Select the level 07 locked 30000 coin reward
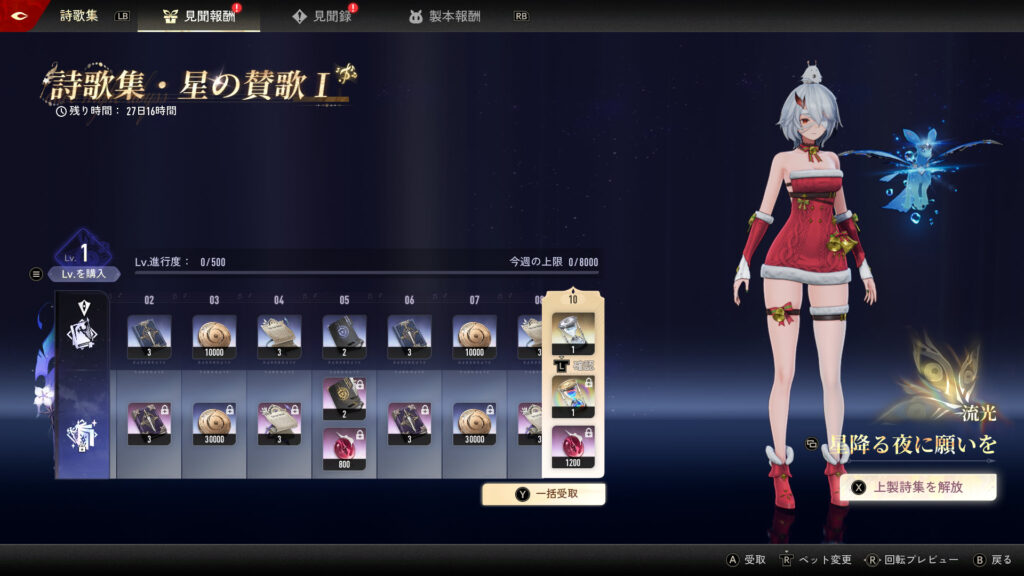The width and height of the screenshot is (1024, 576). pos(474,424)
